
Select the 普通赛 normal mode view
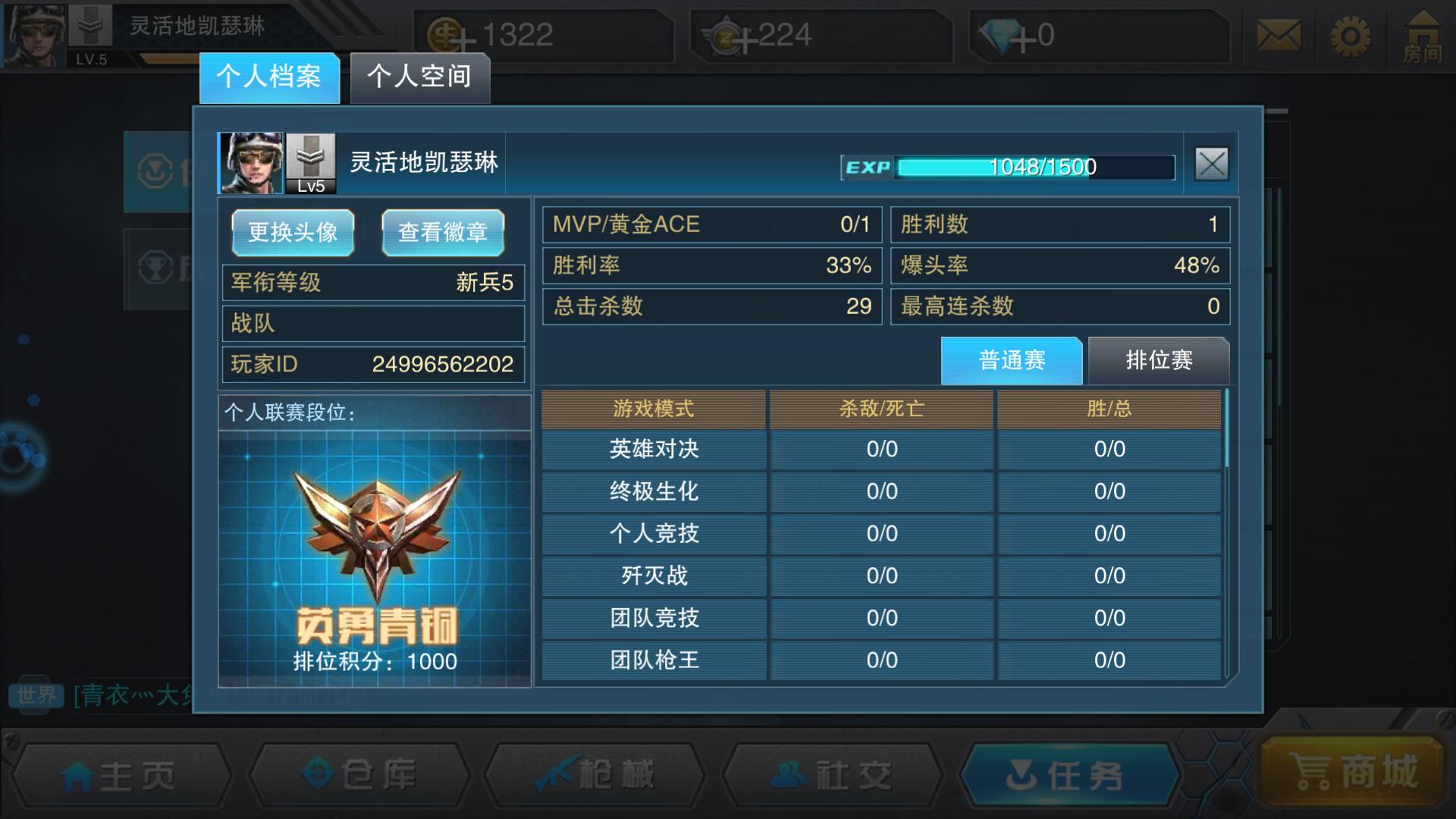(1011, 360)
